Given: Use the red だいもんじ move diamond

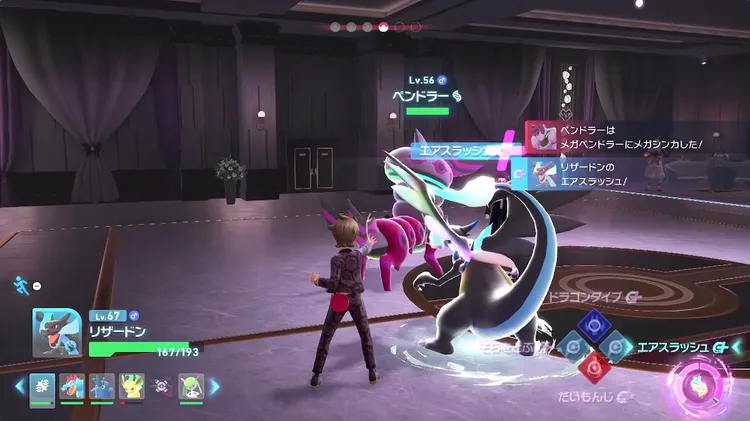Looking at the screenshot, I should click(x=594, y=367).
